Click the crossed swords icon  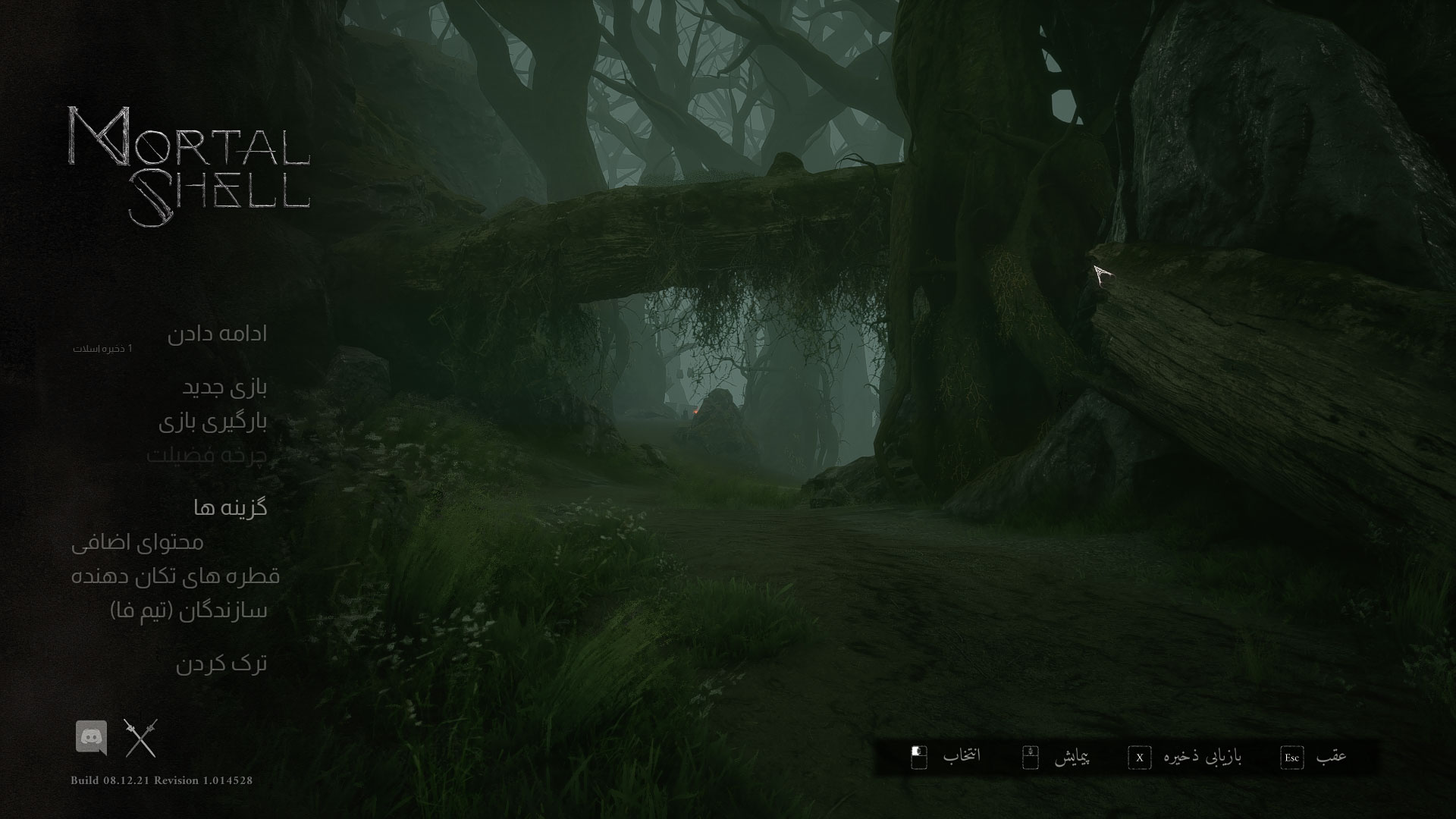pos(141,738)
